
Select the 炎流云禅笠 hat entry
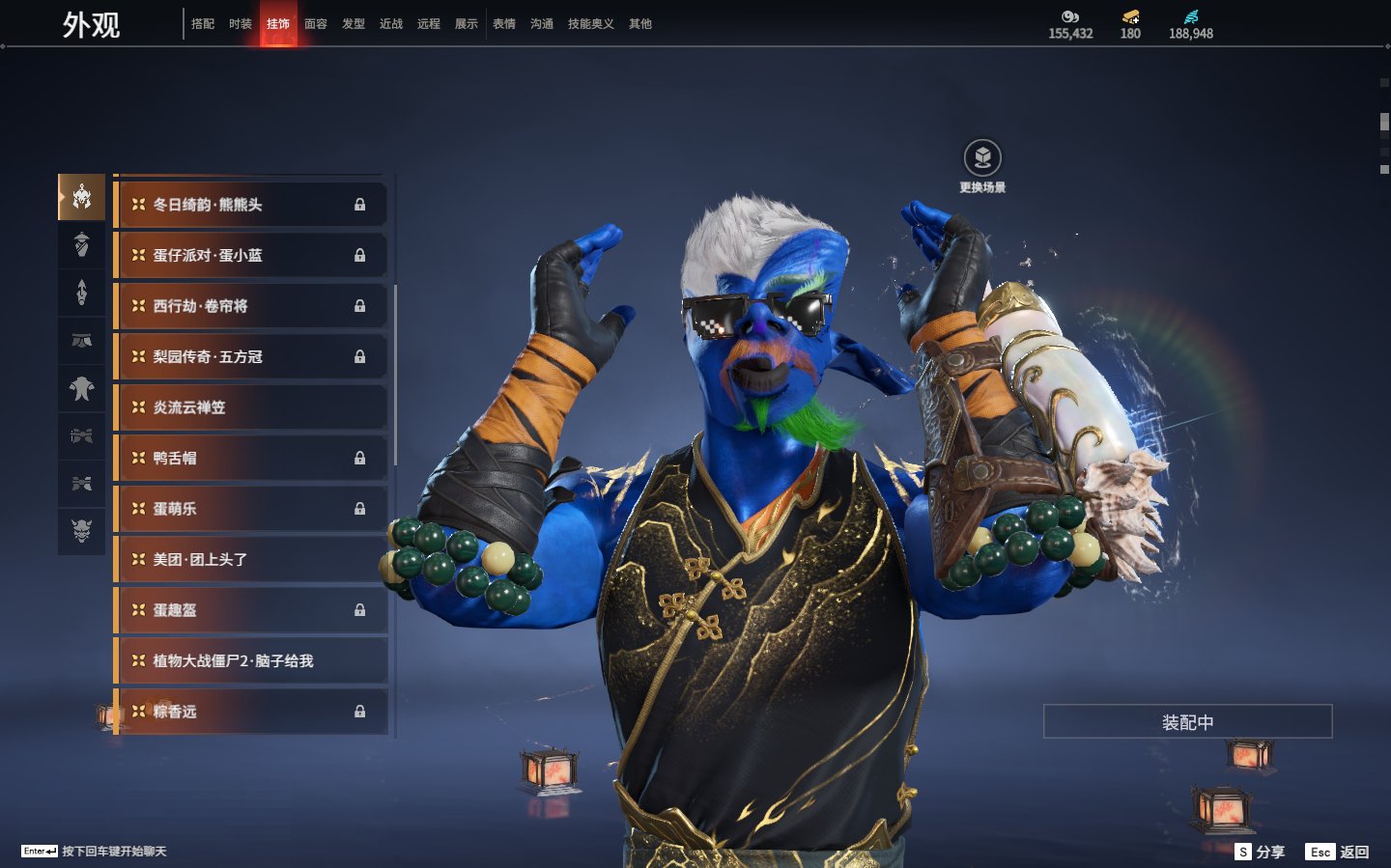251,407
